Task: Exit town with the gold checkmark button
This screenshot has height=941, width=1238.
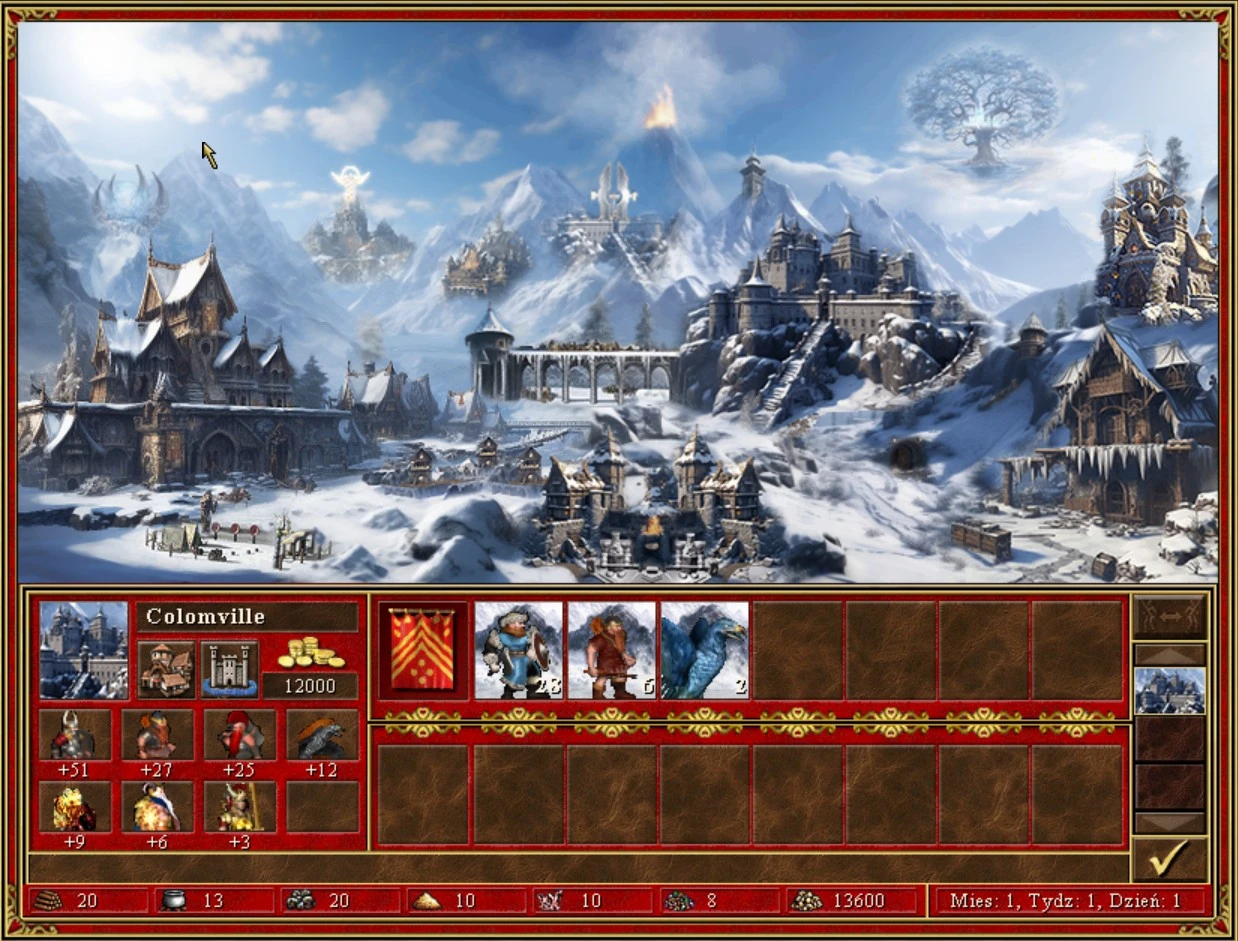Action: pyautogui.click(x=1169, y=858)
